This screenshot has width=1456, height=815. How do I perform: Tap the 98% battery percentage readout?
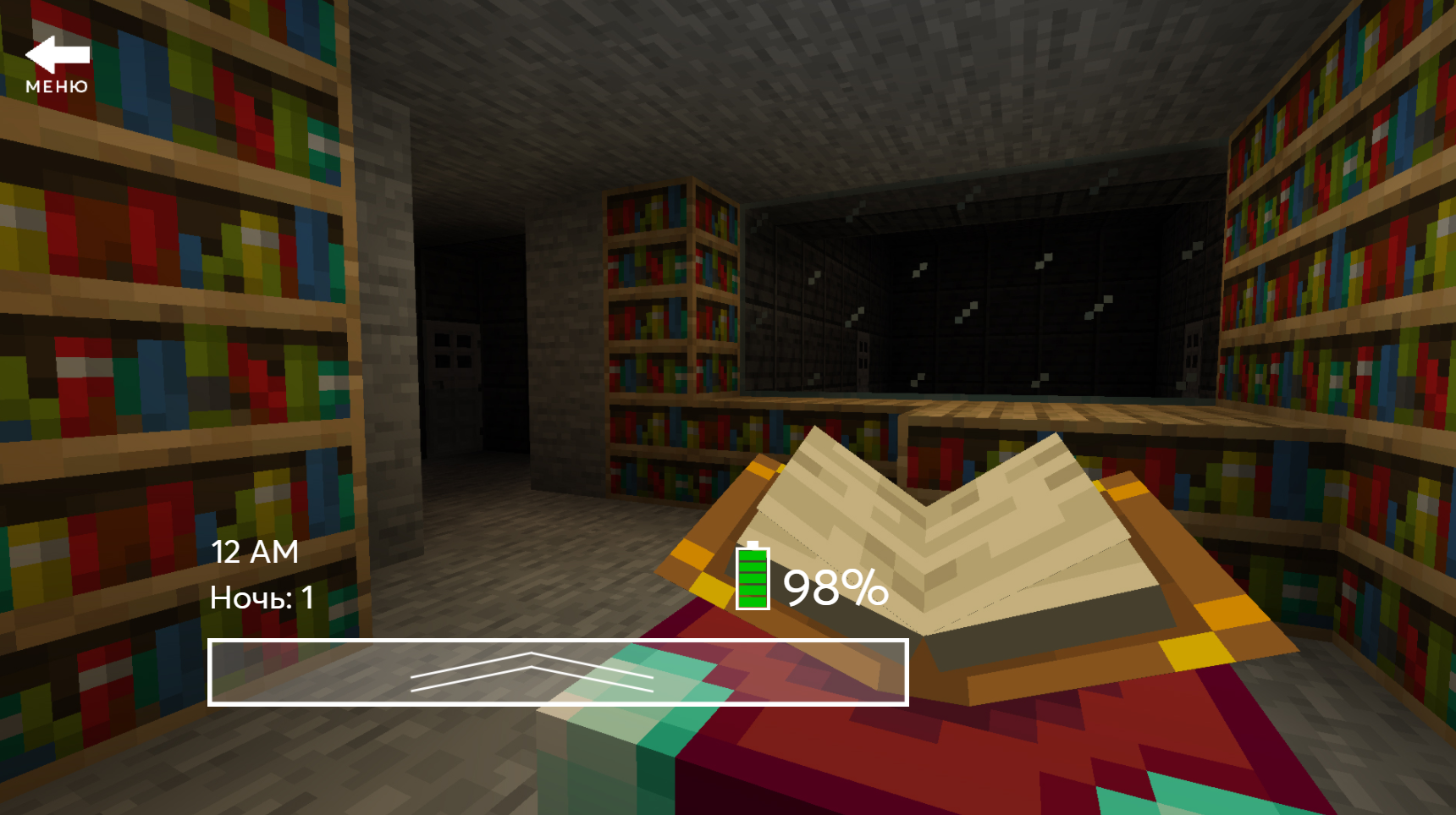[834, 587]
